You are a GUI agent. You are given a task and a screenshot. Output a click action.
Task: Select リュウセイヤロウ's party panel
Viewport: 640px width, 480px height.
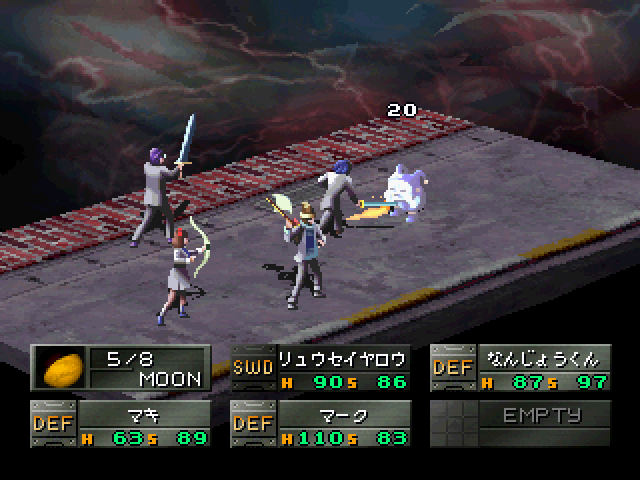320,368
